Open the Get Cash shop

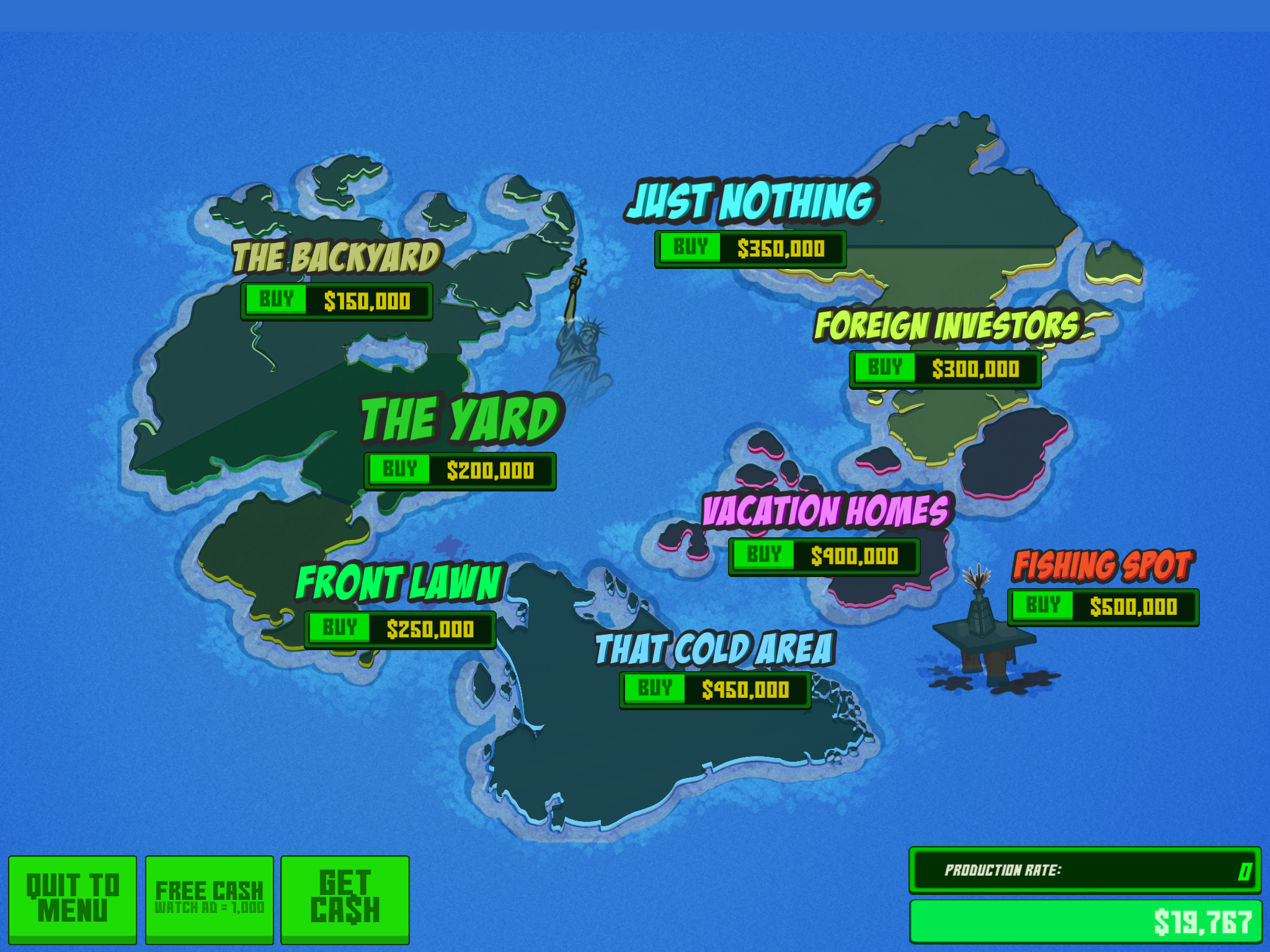click(345, 899)
